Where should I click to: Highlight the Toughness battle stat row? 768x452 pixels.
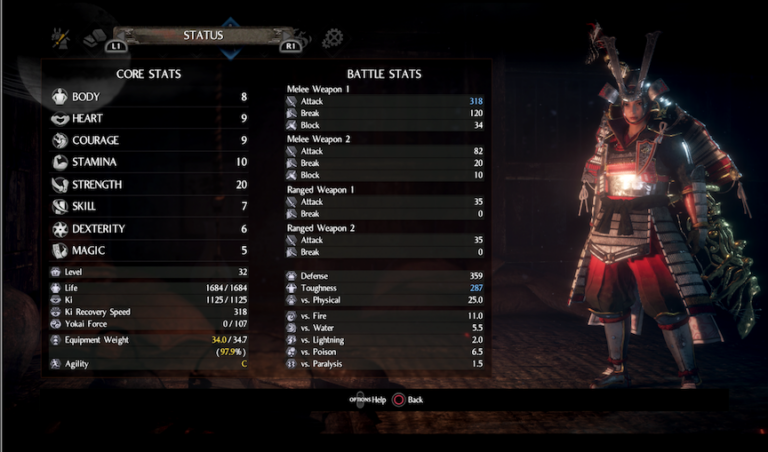click(x=386, y=288)
